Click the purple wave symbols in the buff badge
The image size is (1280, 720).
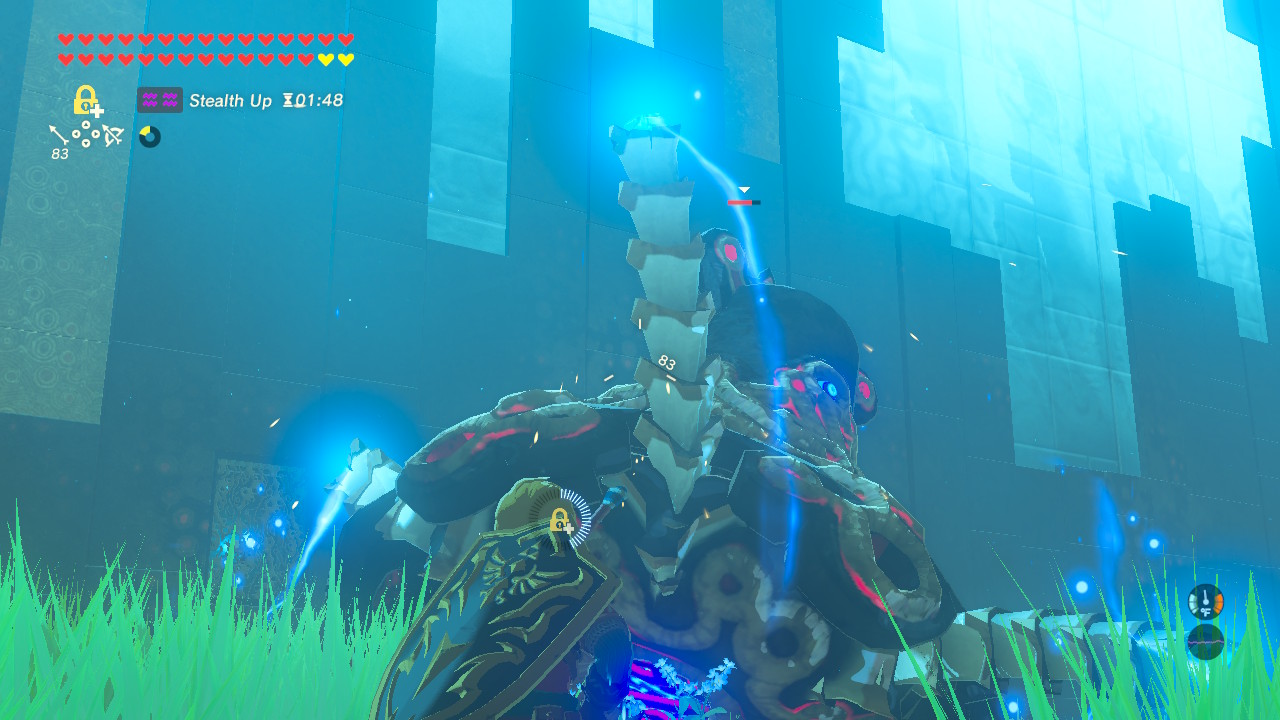click(160, 100)
